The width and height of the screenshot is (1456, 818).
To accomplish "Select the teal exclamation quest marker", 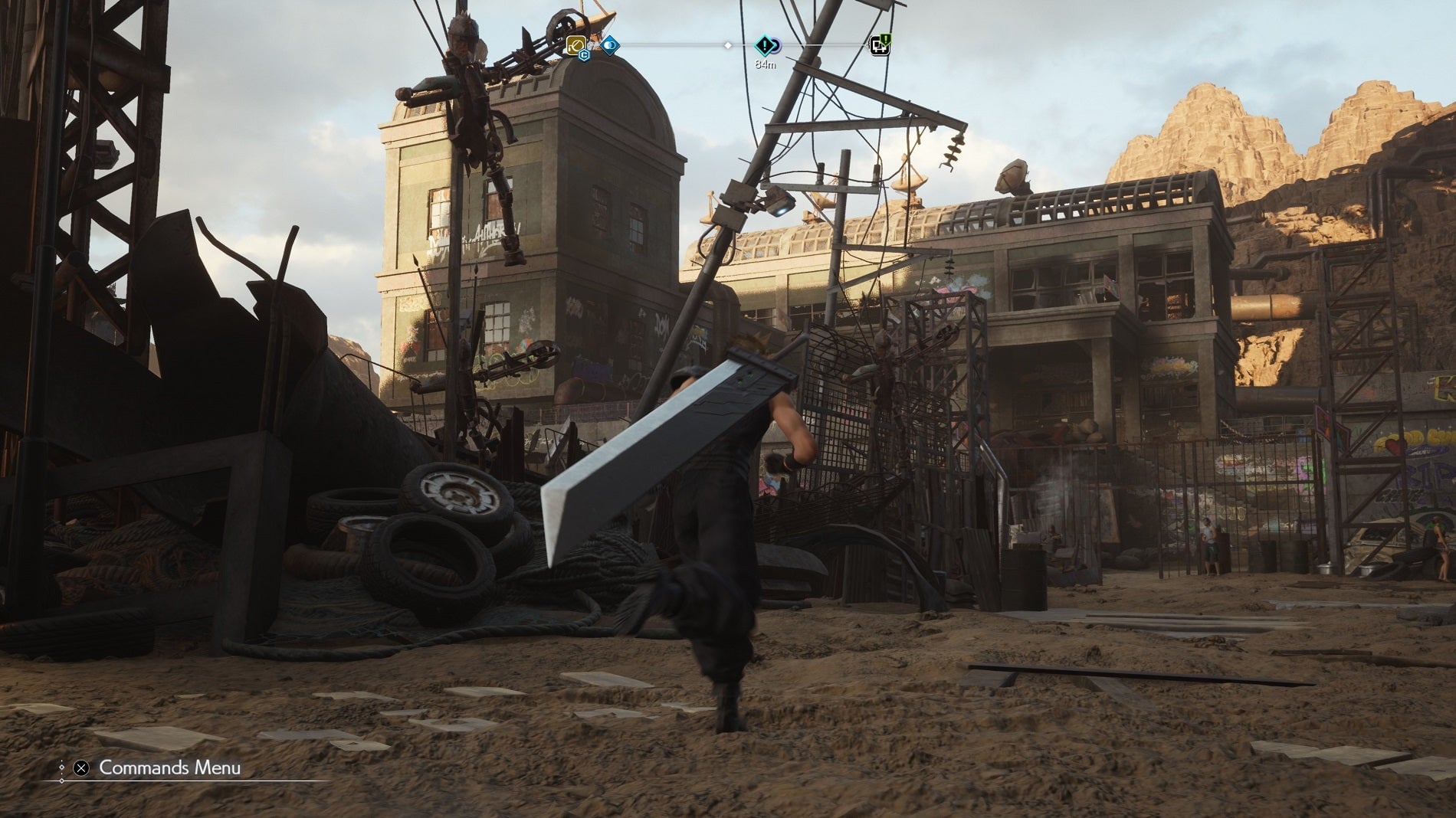I will point(764,44).
